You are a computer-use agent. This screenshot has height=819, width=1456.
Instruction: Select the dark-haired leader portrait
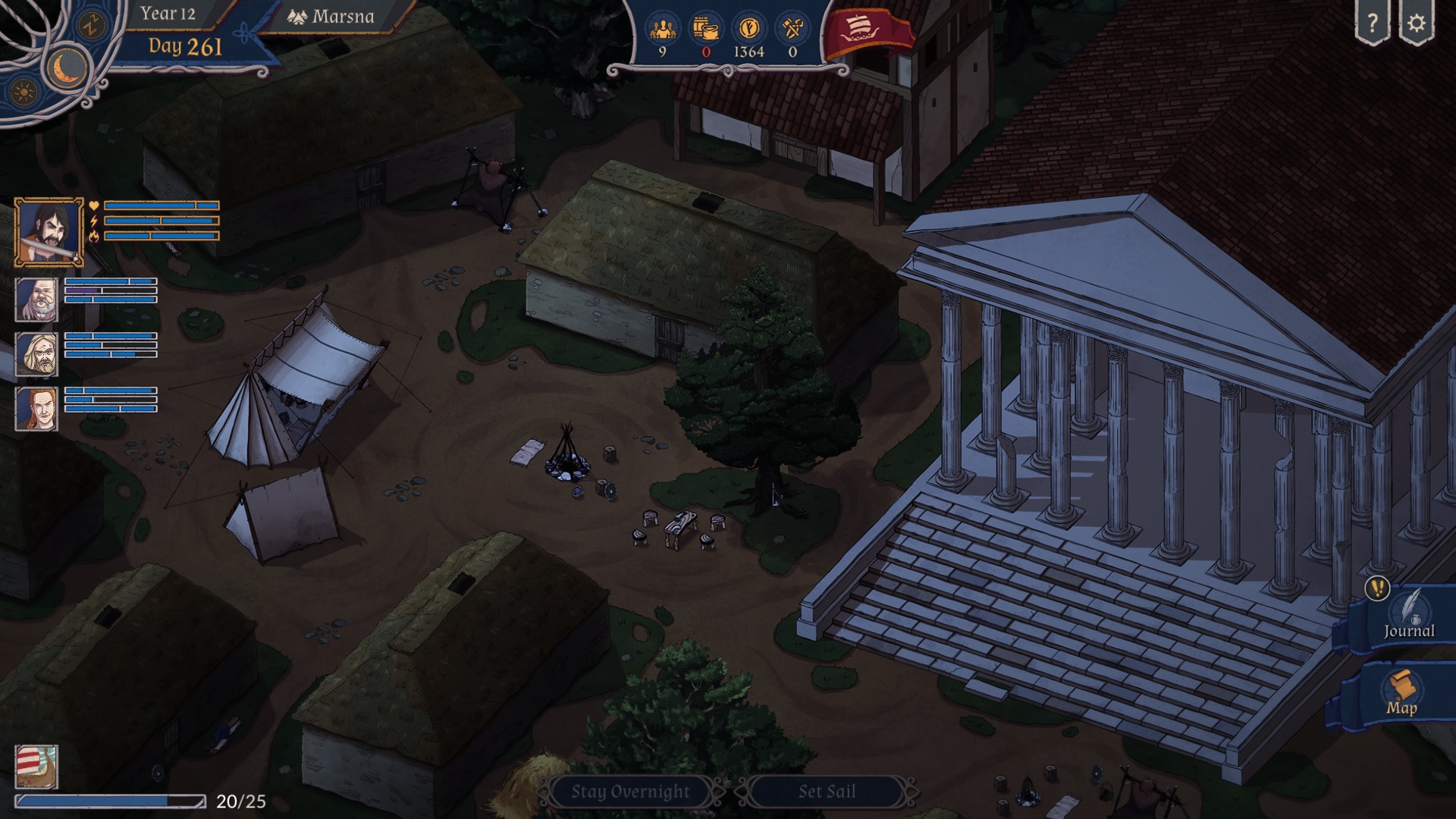tap(49, 232)
